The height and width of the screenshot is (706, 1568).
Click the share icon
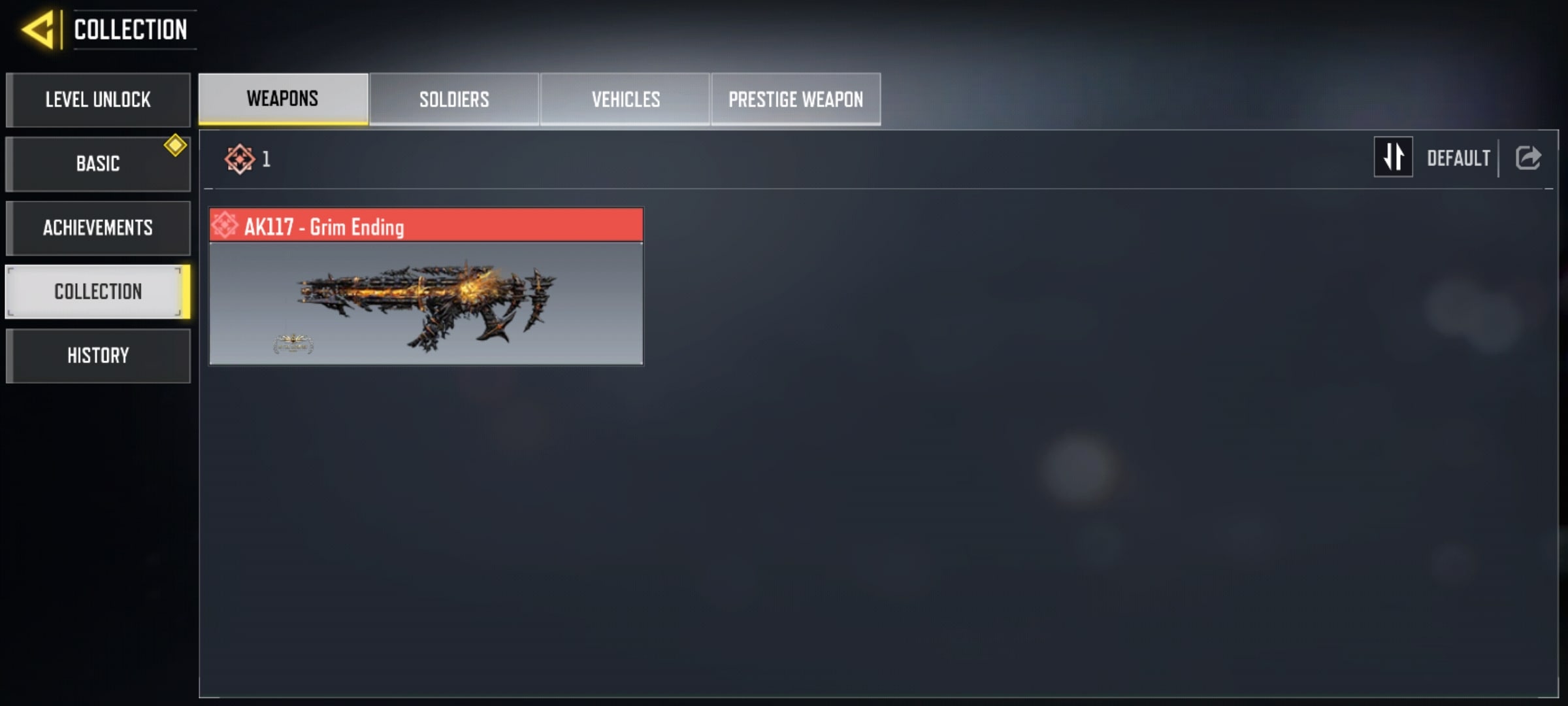[x=1528, y=158]
